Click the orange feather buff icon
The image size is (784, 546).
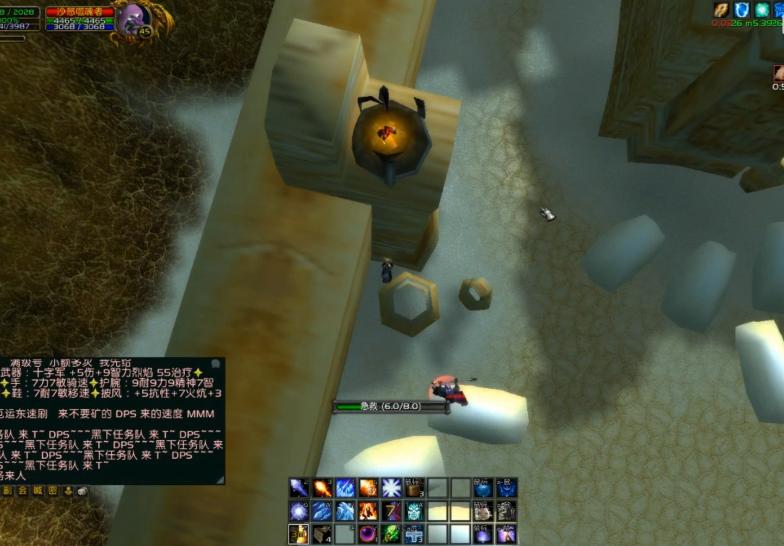point(720,10)
